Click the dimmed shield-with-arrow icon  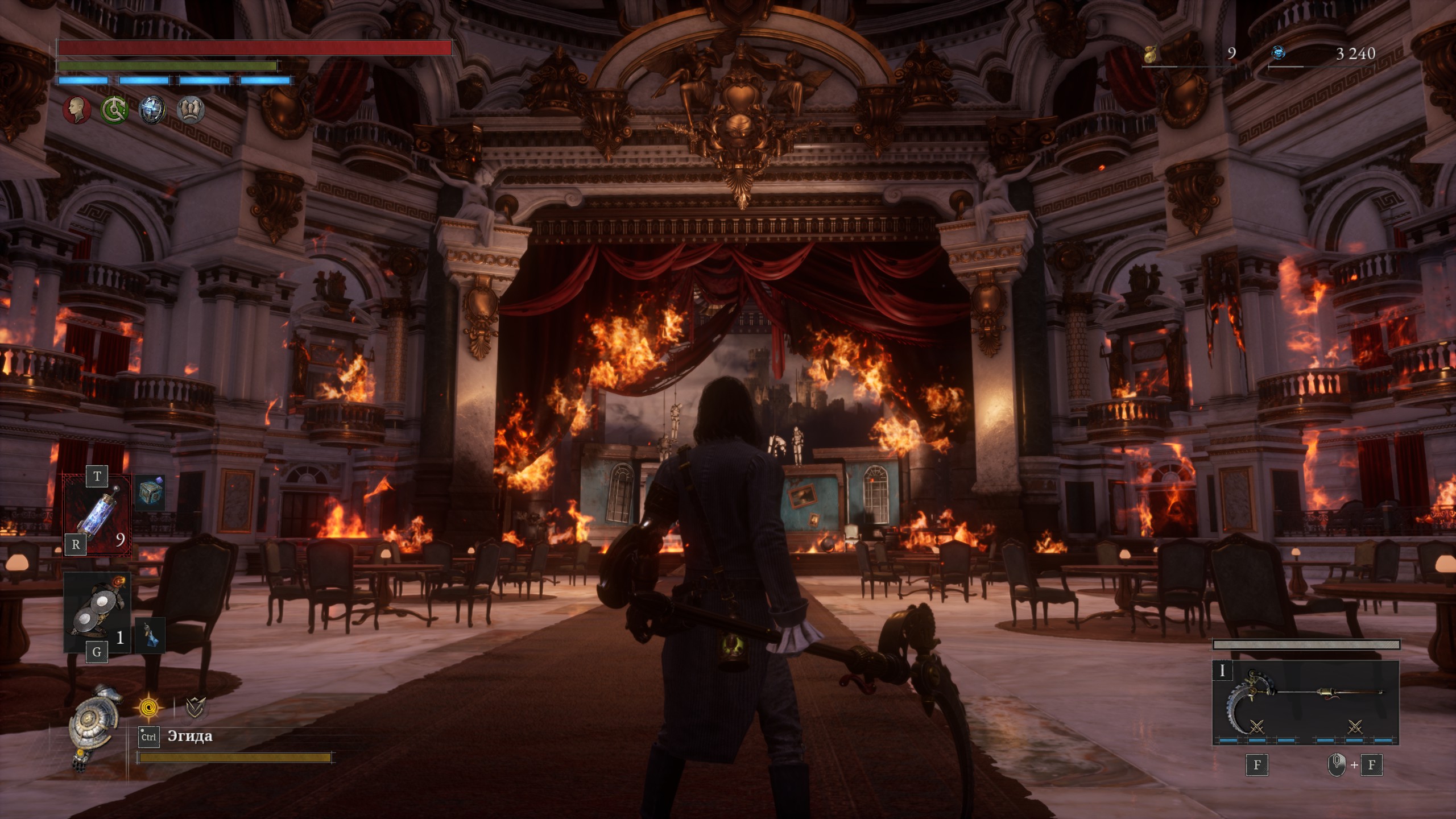coord(196,708)
